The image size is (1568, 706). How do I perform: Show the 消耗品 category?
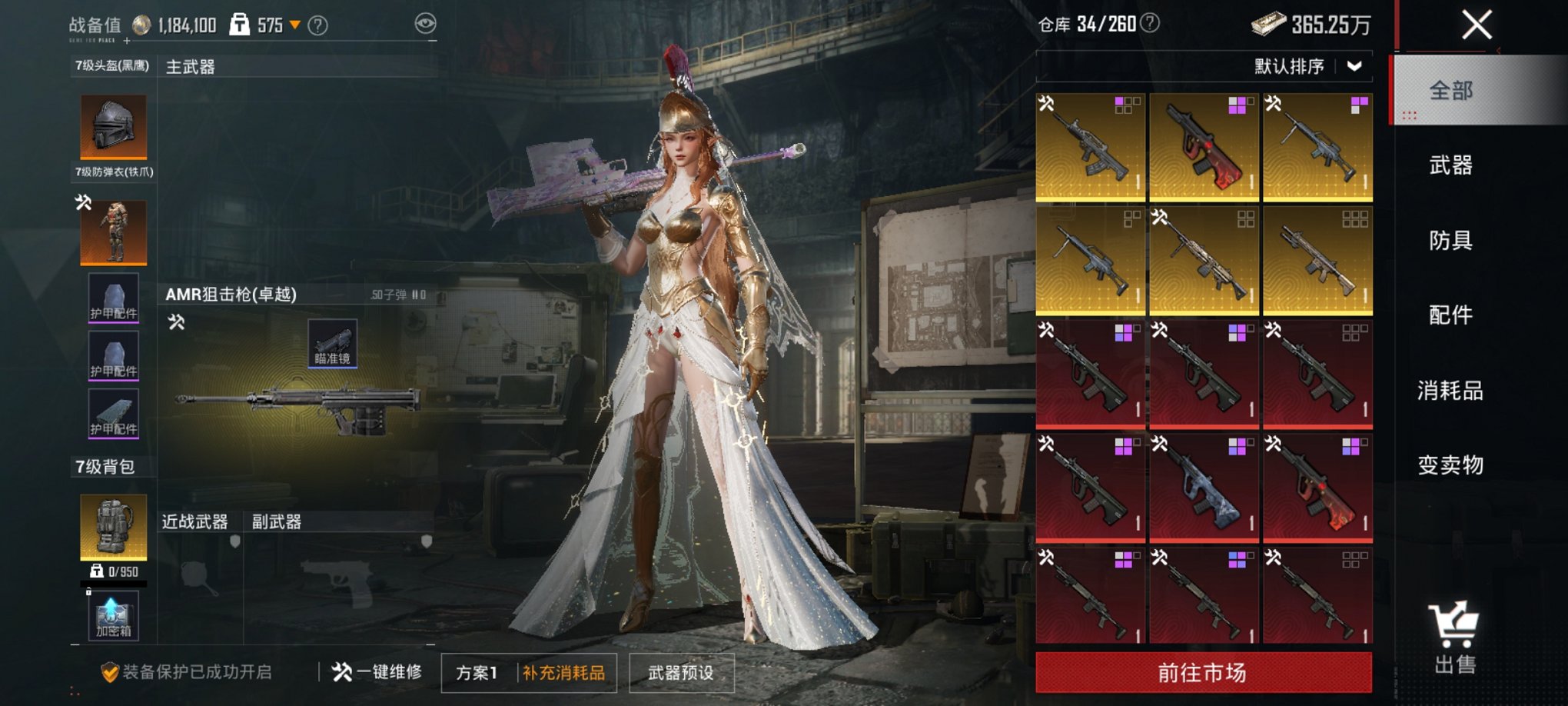pyautogui.click(x=1450, y=391)
